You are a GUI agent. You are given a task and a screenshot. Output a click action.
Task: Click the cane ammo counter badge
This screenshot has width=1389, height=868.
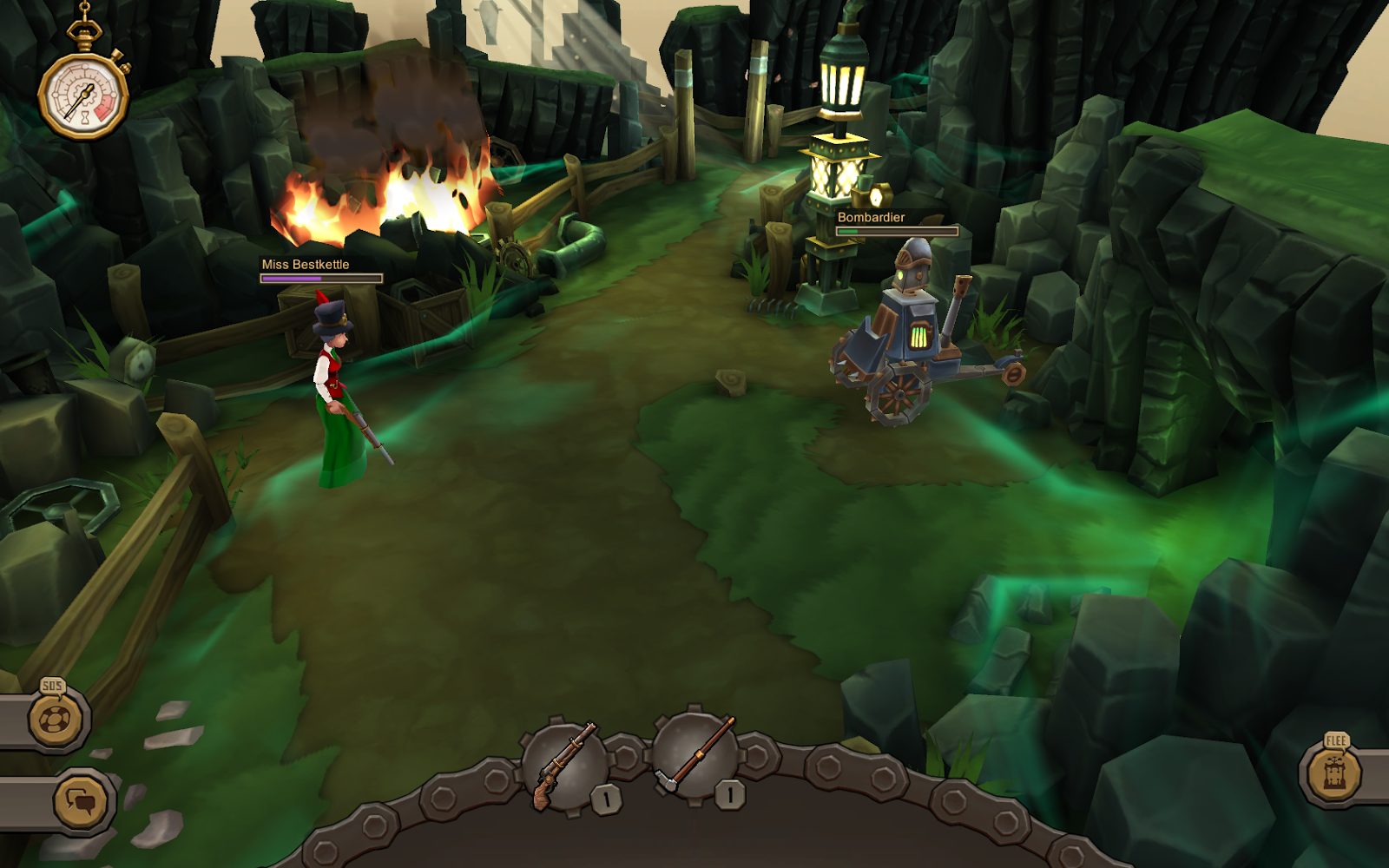pyautogui.click(x=732, y=792)
